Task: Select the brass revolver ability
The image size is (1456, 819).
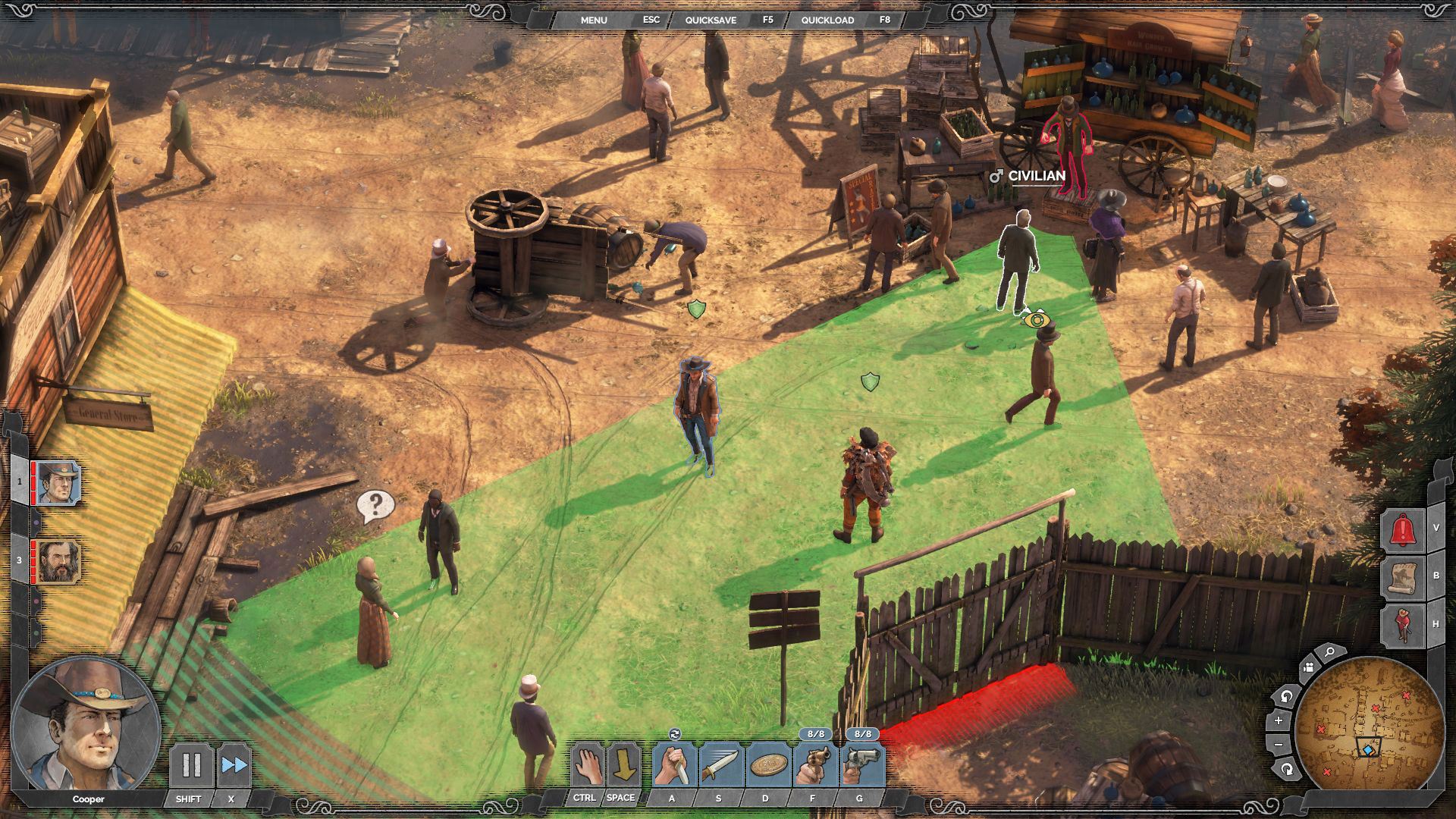Action: (814, 765)
